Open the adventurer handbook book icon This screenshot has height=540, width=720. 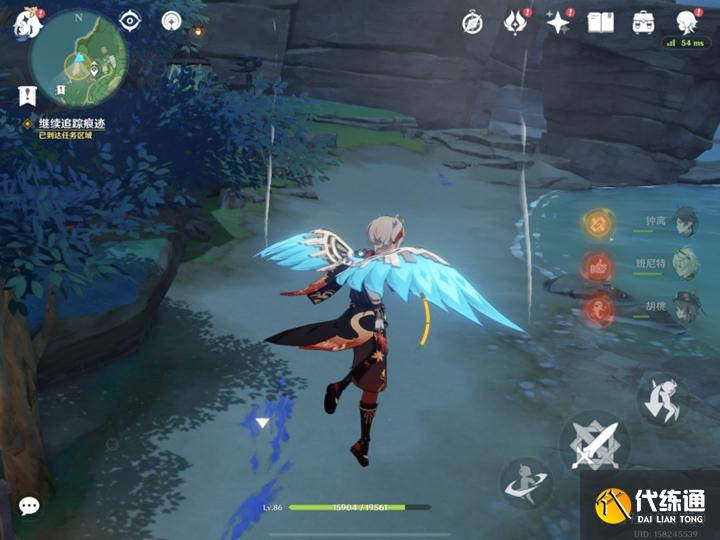coord(600,22)
